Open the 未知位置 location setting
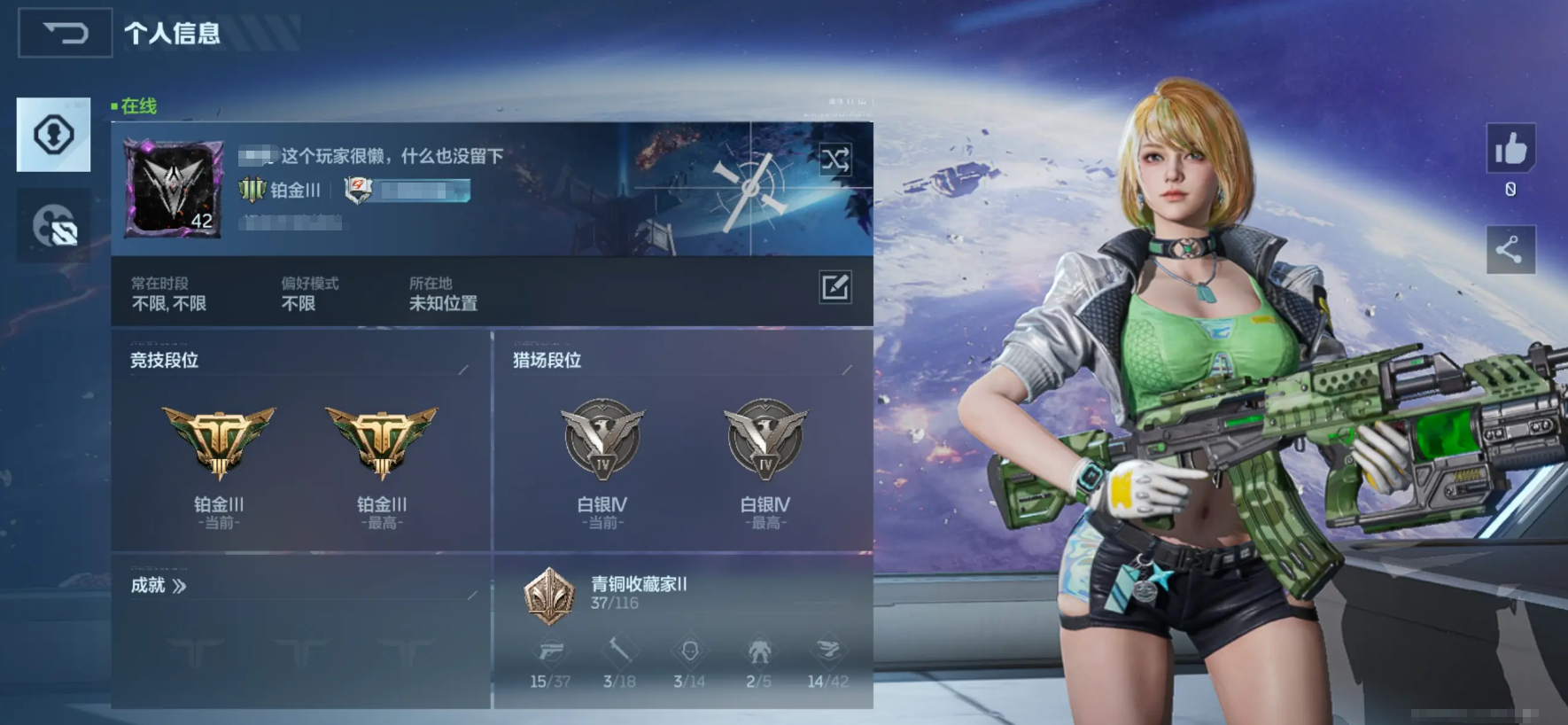The image size is (1568, 725). coord(444,304)
